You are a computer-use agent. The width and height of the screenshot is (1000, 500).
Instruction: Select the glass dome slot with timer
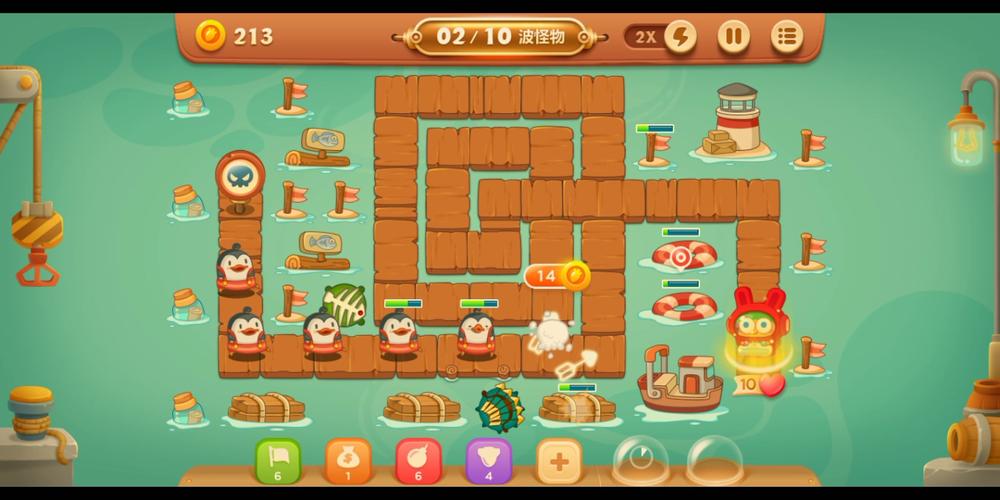click(640, 461)
